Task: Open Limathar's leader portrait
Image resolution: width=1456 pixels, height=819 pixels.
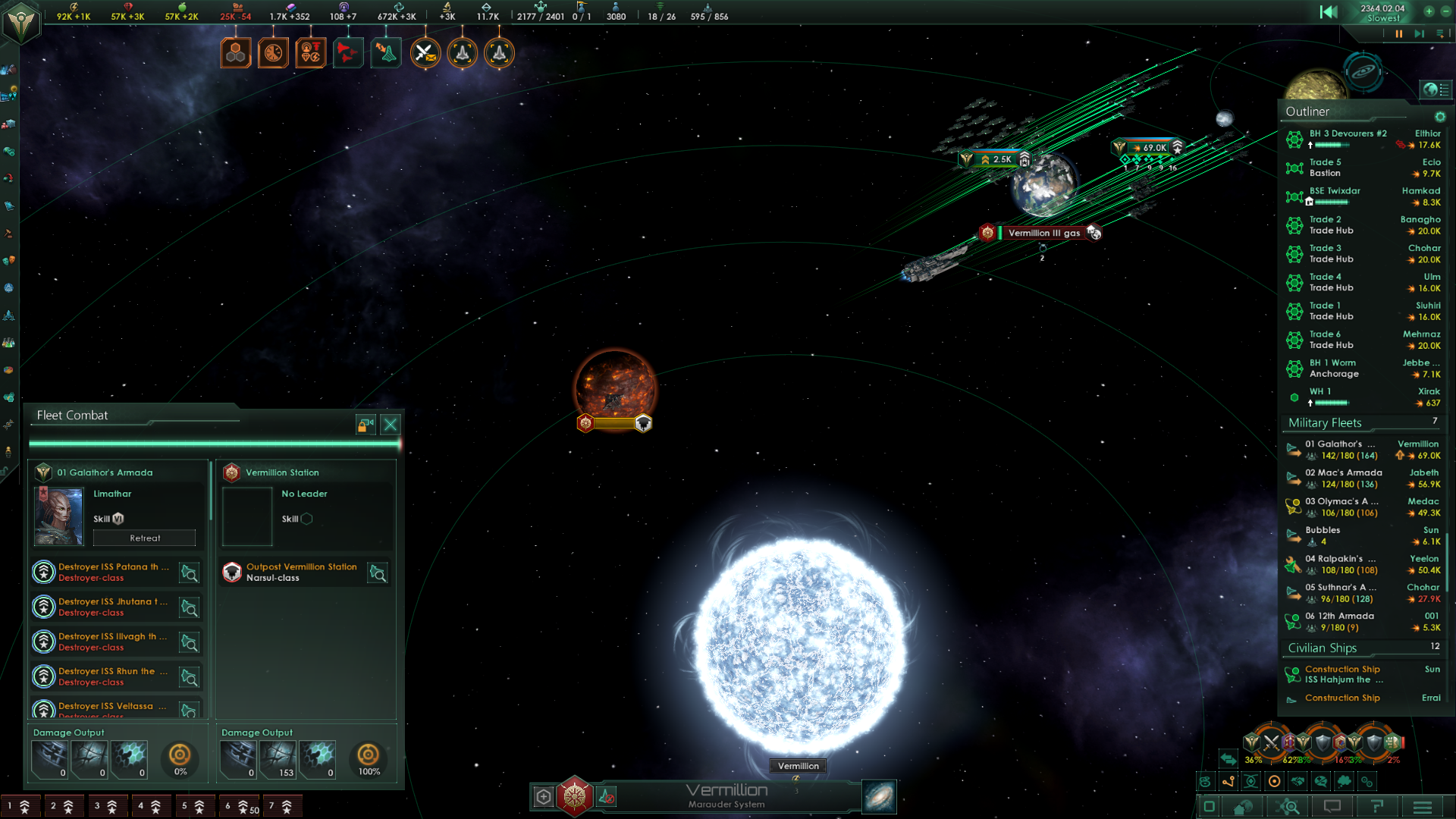Action: click(59, 516)
